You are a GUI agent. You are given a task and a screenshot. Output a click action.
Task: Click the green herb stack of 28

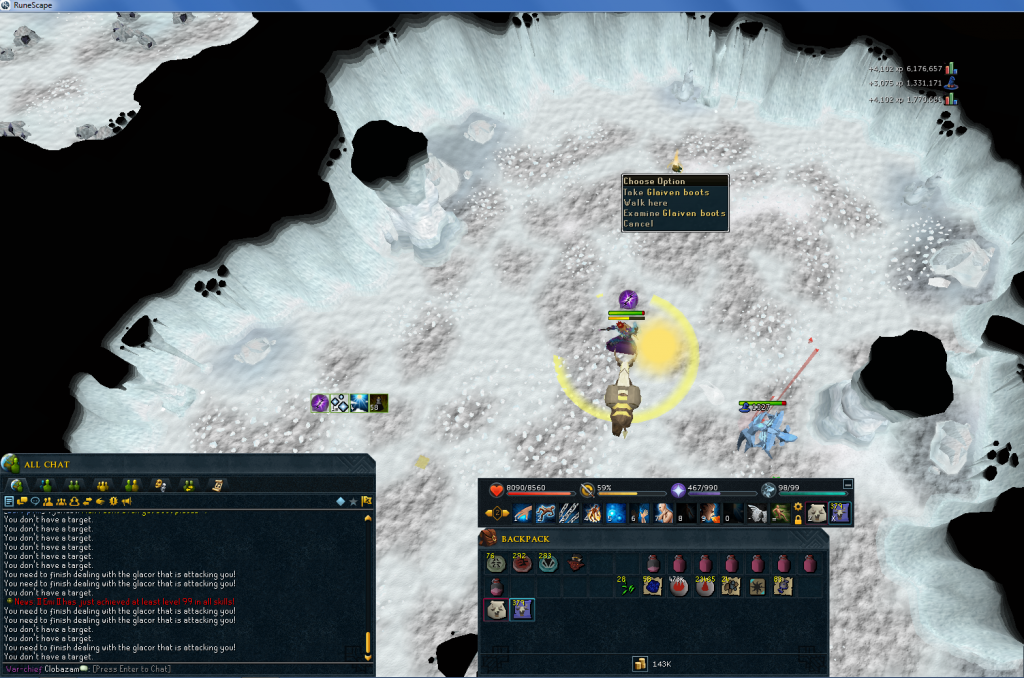click(627, 587)
